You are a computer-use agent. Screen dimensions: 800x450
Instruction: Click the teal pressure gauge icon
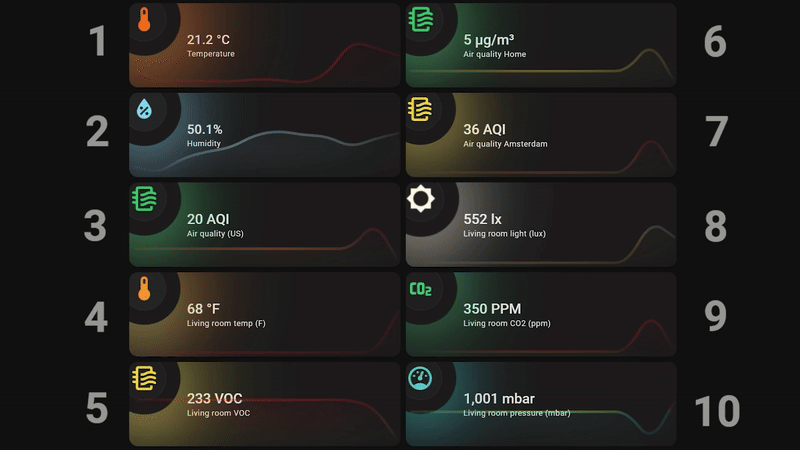pyautogui.click(x=421, y=378)
